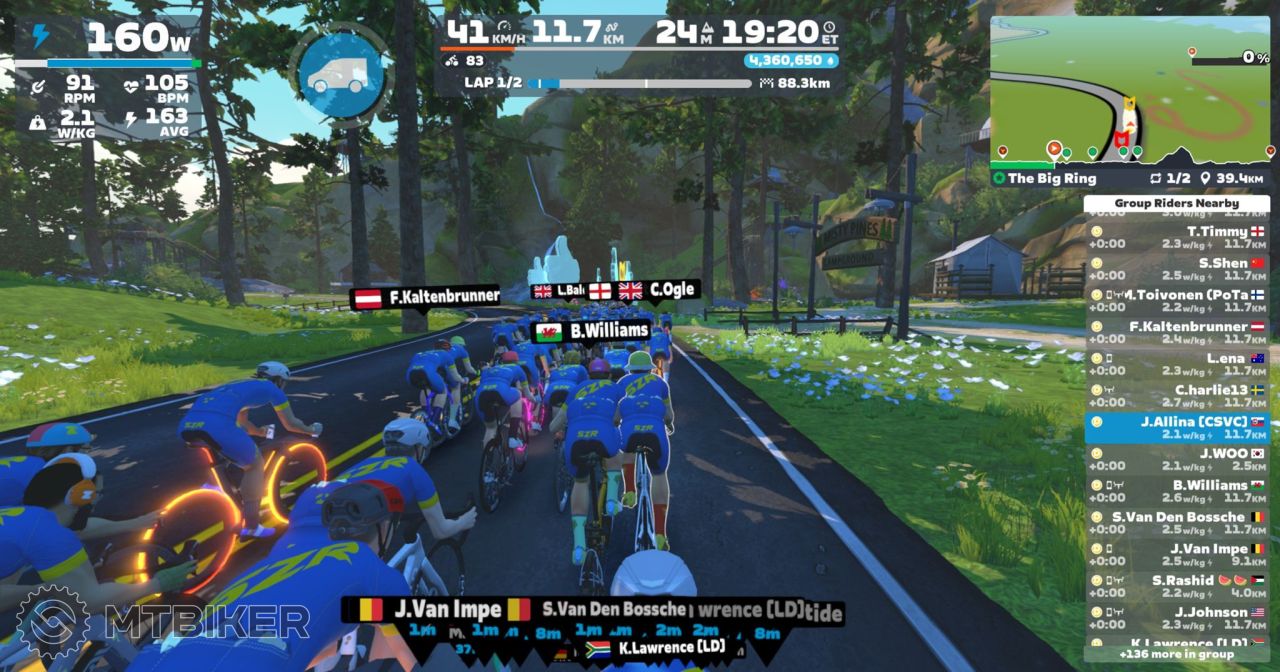The height and width of the screenshot is (672, 1280).
Task: Click the Group Riders Nearby header
Action: pyautogui.click(x=1176, y=203)
